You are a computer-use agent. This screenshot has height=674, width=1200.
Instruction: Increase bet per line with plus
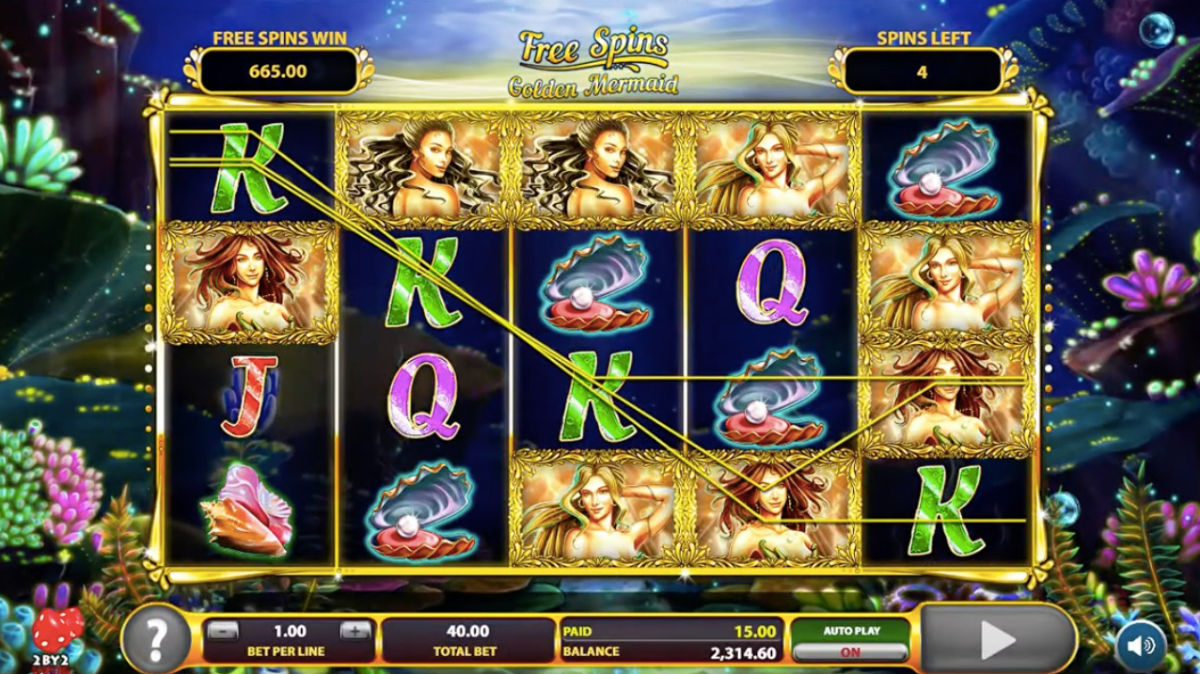point(355,631)
